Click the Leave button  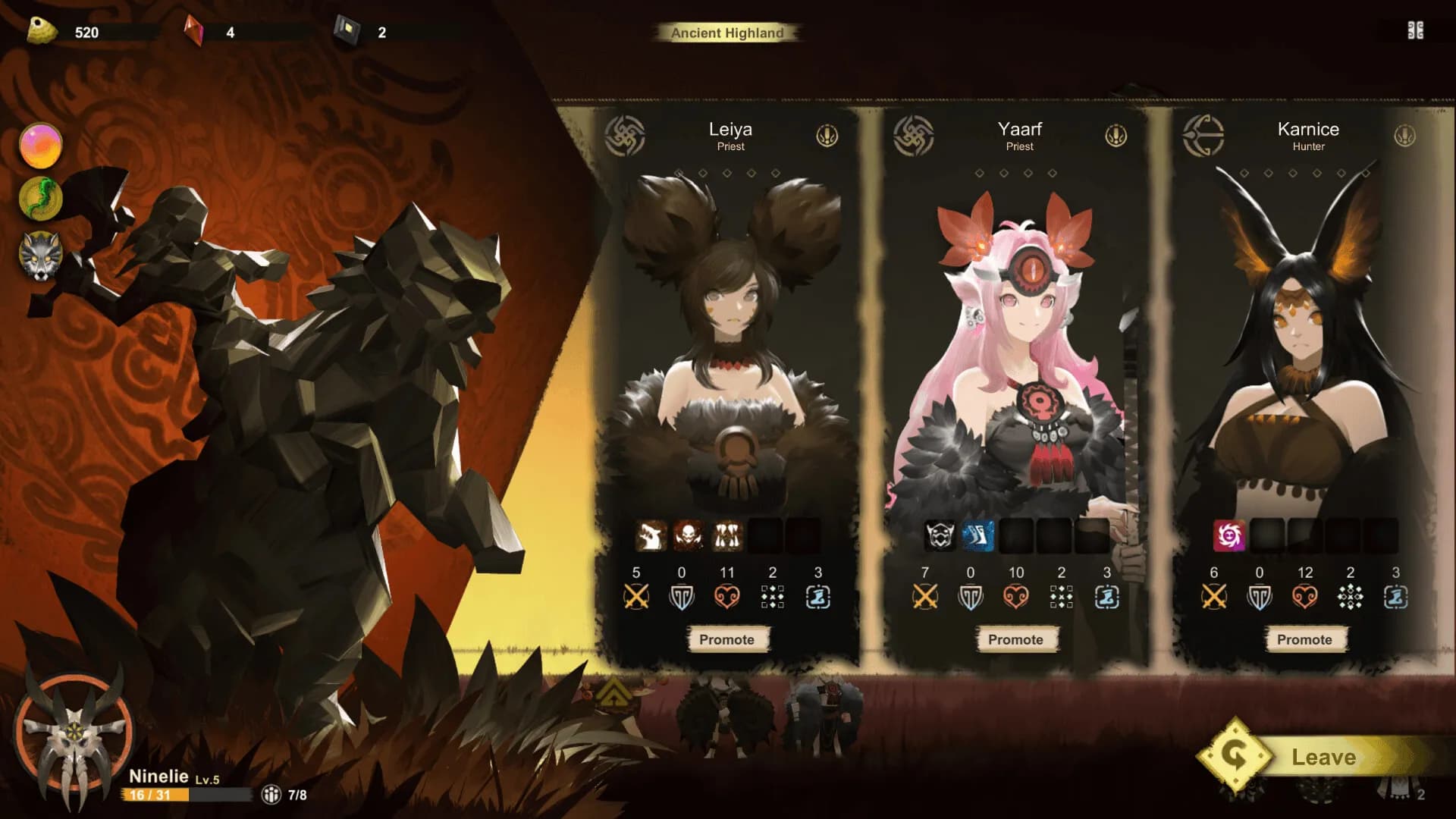pyautogui.click(x=1323, y=756)
